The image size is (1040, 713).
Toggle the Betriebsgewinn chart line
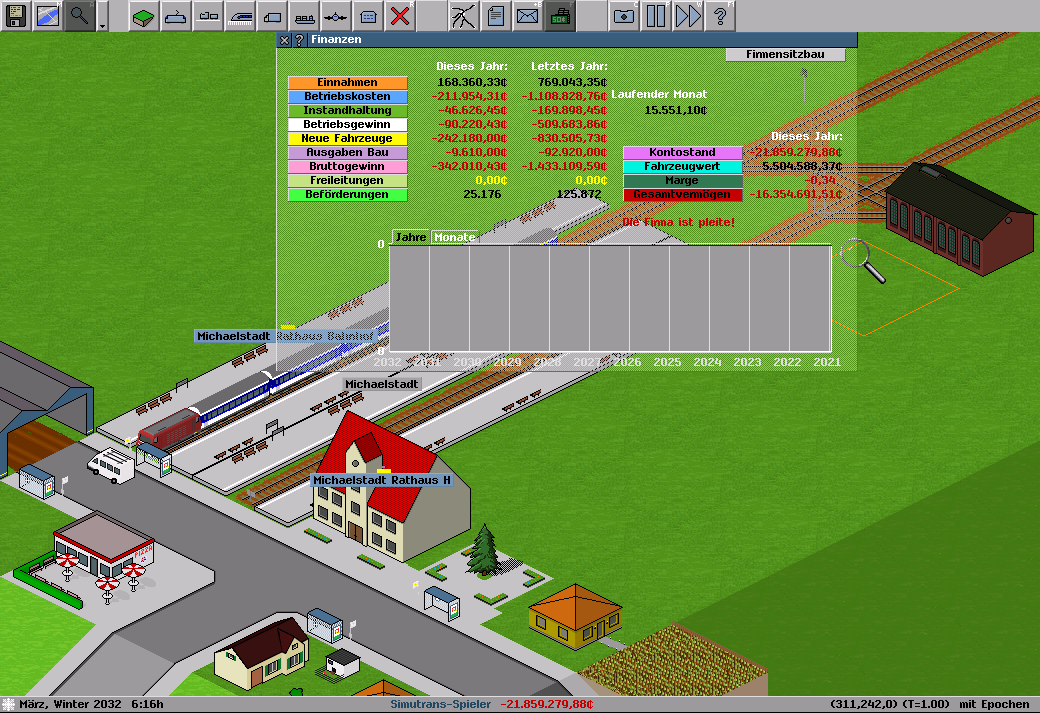coord(347,125)
